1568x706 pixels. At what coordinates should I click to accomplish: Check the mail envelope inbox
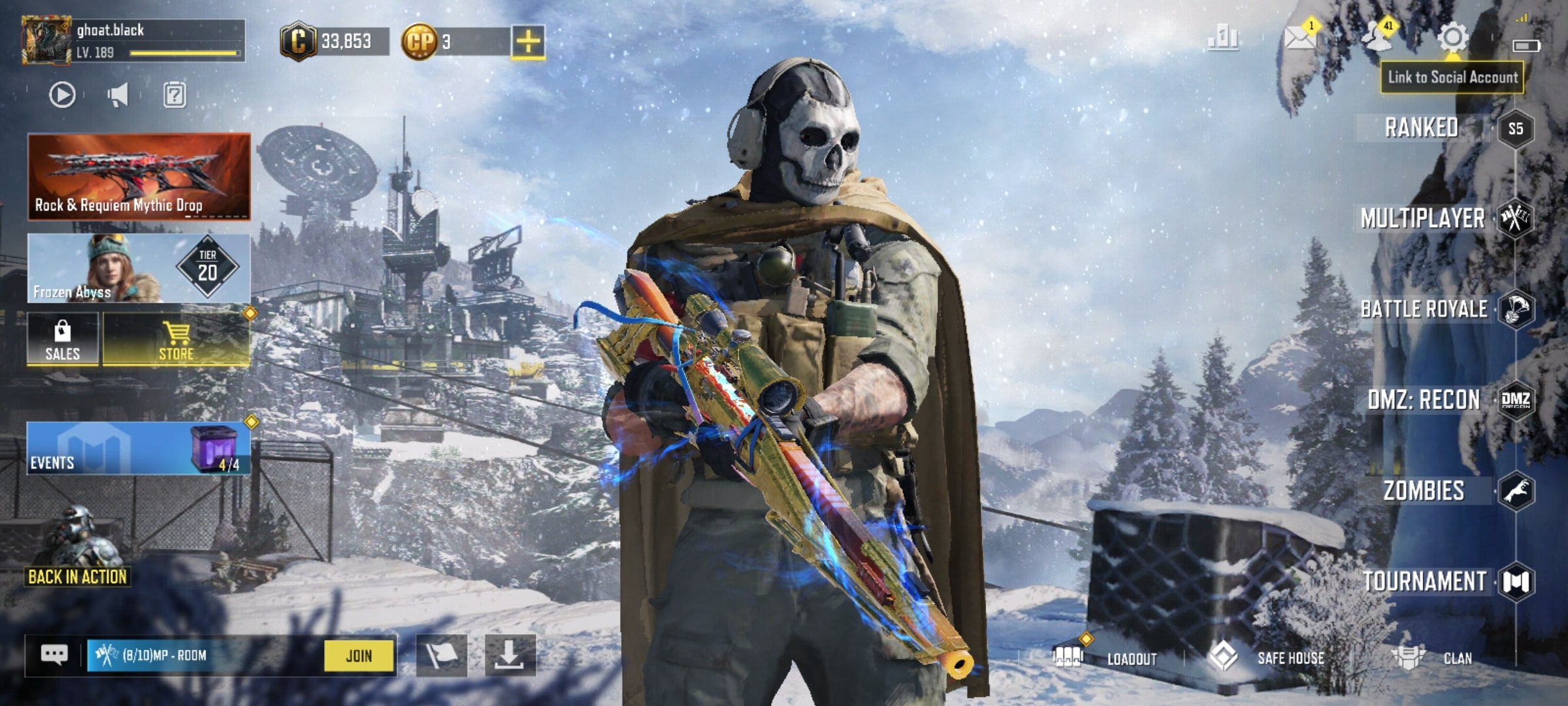[x=1299, y=38]
